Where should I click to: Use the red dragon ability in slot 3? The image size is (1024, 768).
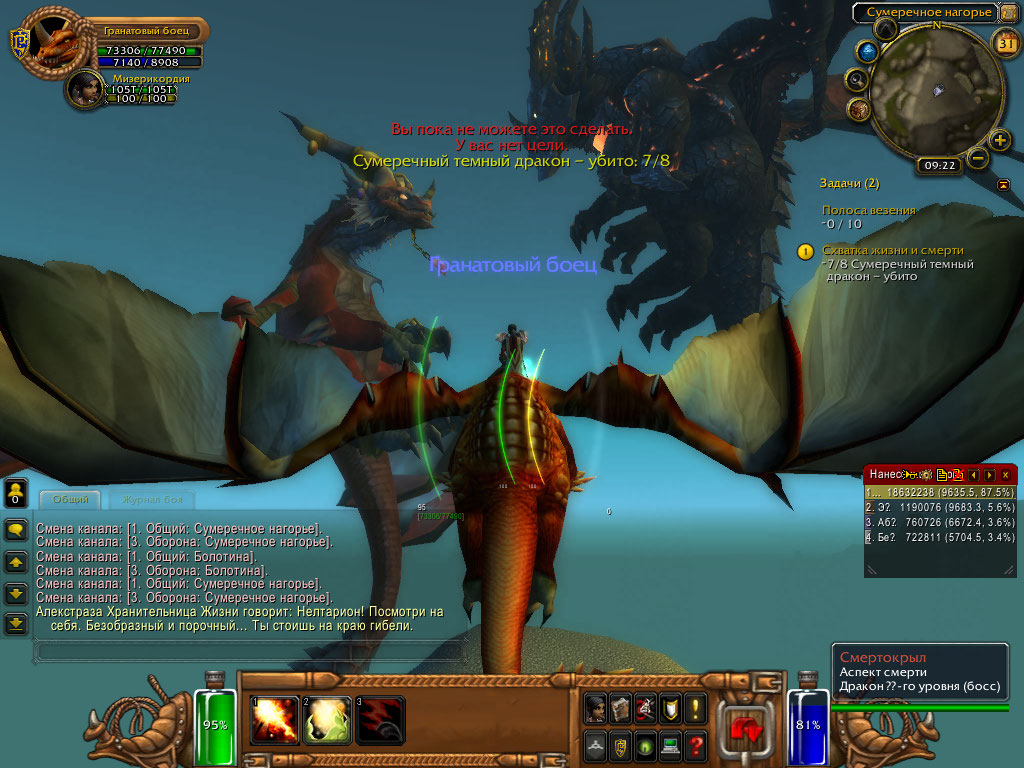(380, 719)
